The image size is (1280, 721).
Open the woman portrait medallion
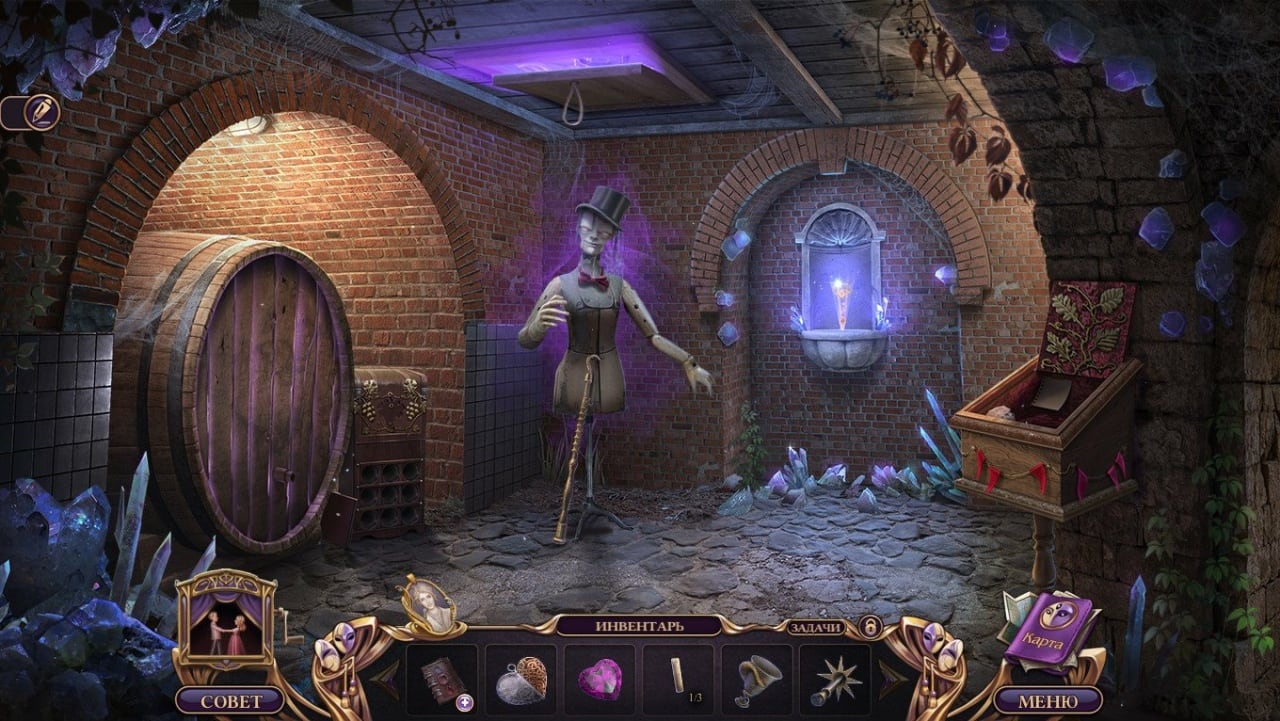click(429, 603)
